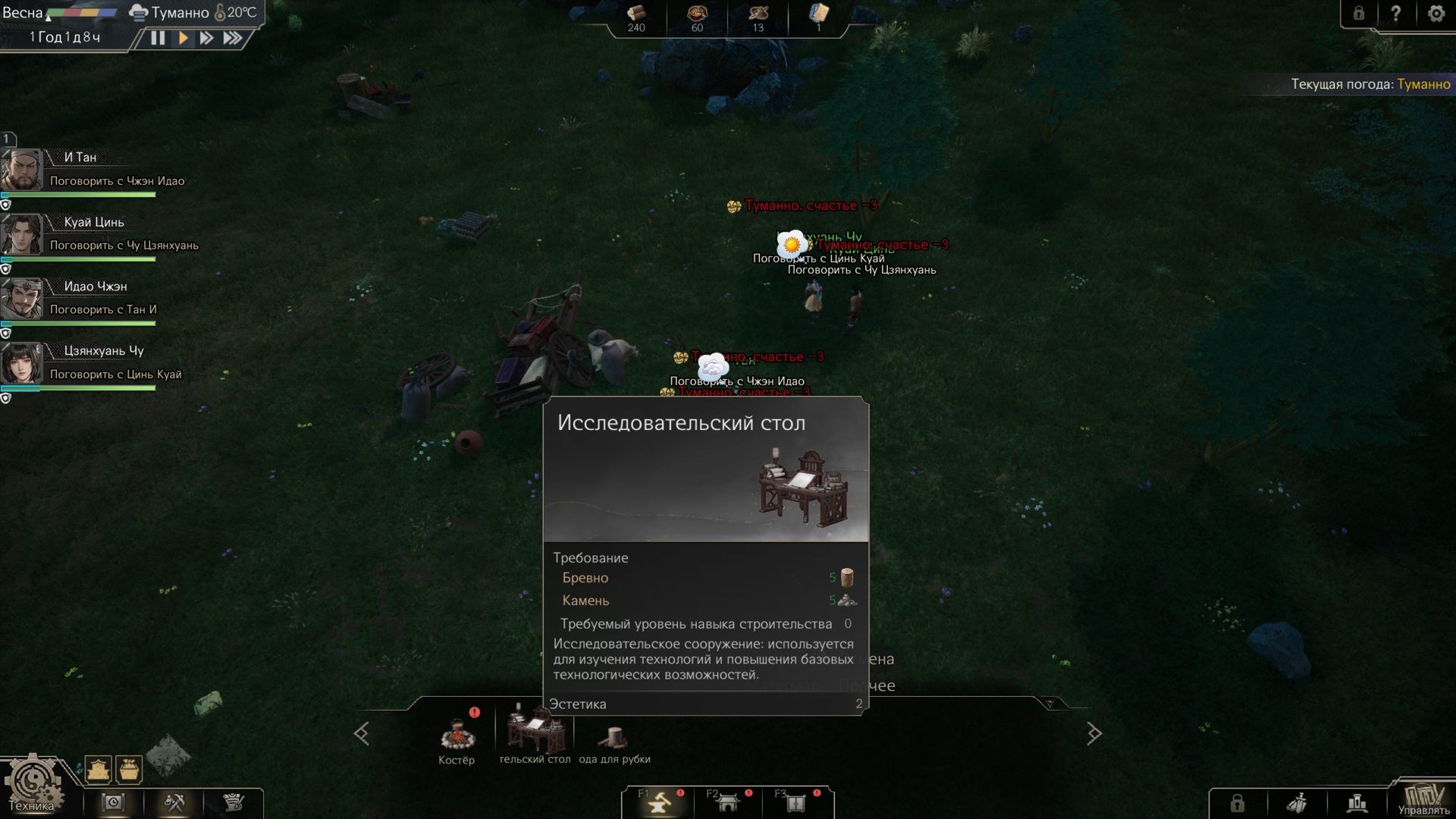Screen dimensions: 1456x819
Task: Set the fastest triple-arrow game speed
Action: point(233,38)
